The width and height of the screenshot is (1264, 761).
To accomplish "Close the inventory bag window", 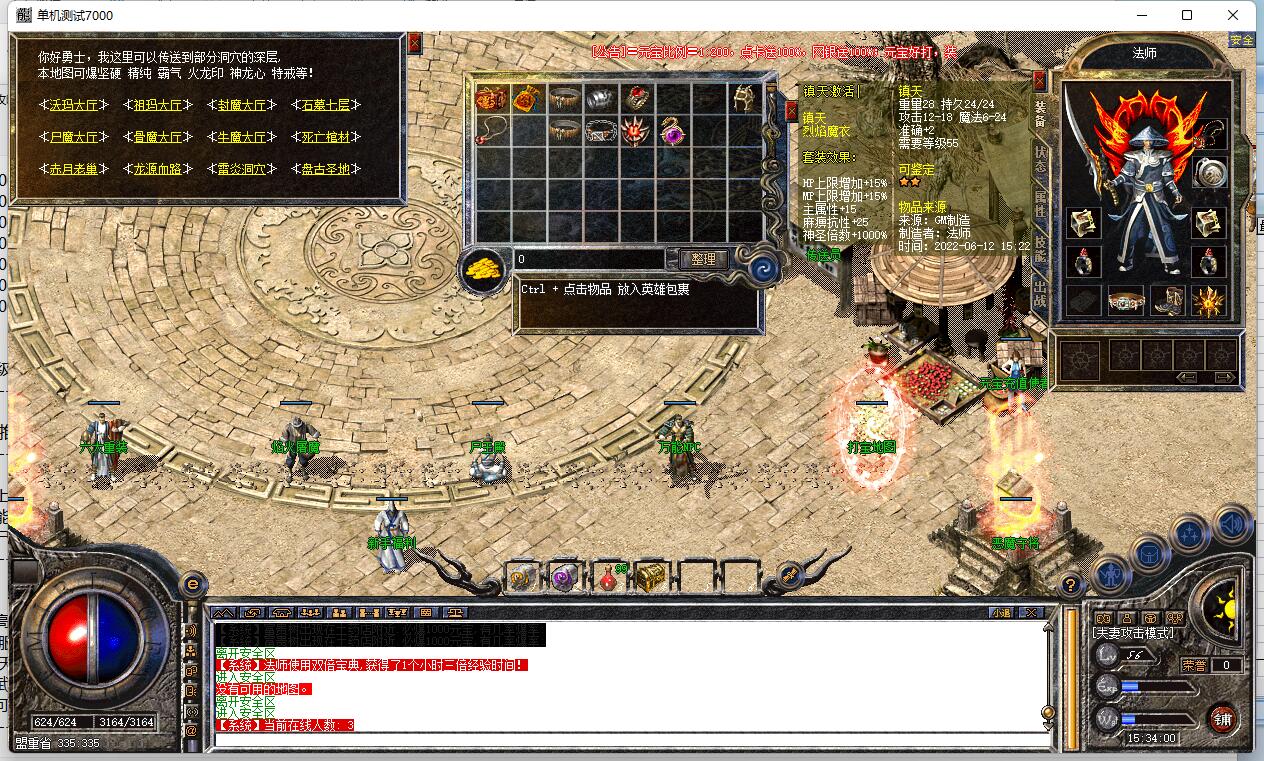I will pos(792,111).
